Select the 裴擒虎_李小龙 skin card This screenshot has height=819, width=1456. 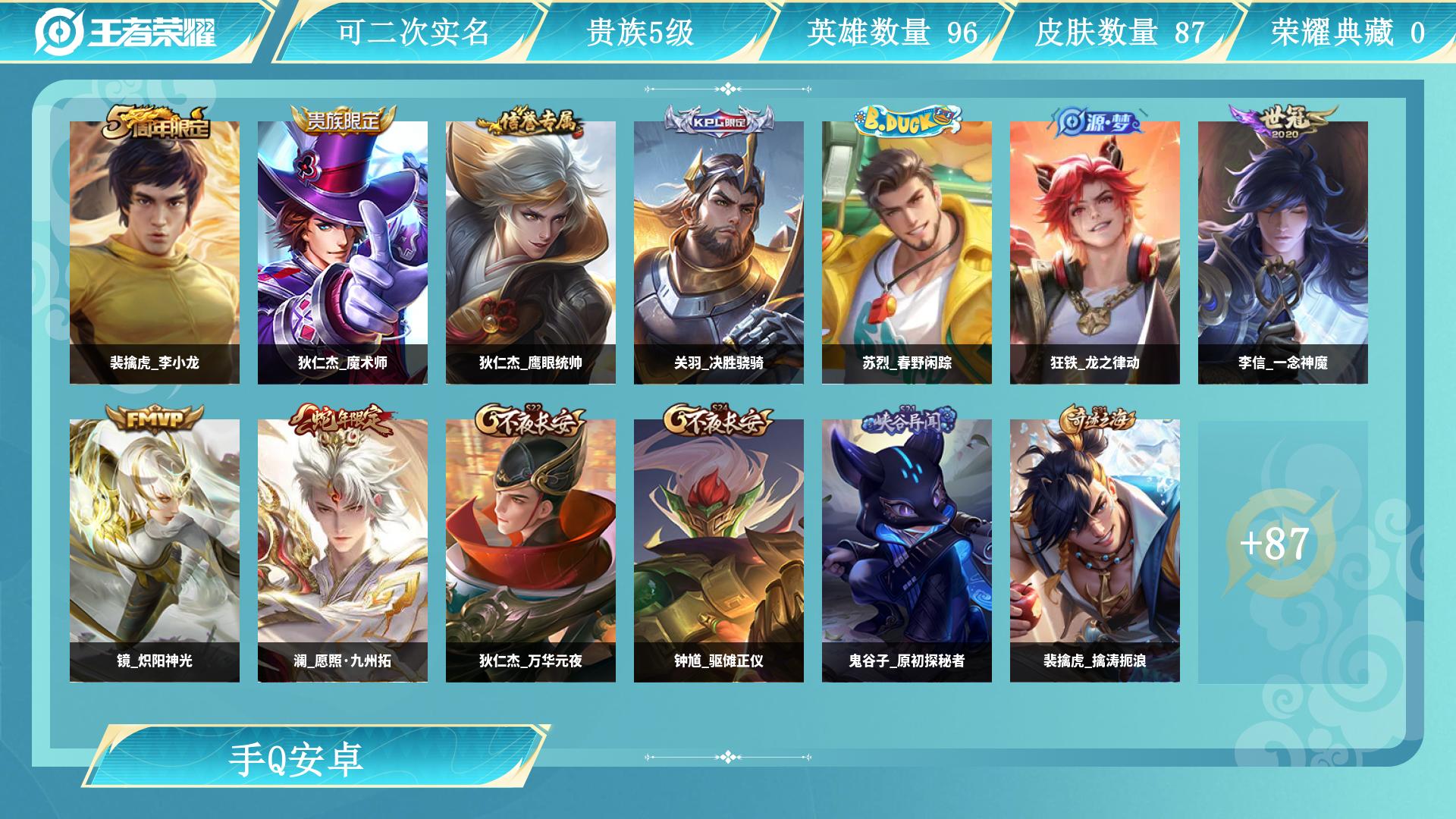tap(155, 253)
